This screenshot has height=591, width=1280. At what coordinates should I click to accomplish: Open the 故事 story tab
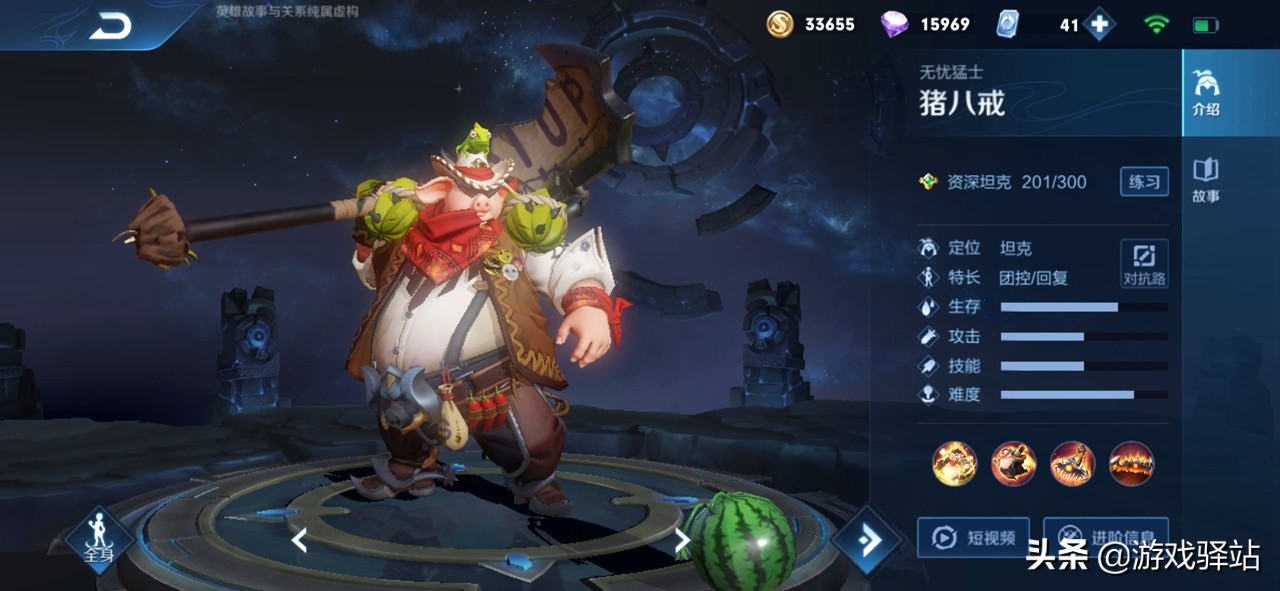click(x=1206, y=180)
